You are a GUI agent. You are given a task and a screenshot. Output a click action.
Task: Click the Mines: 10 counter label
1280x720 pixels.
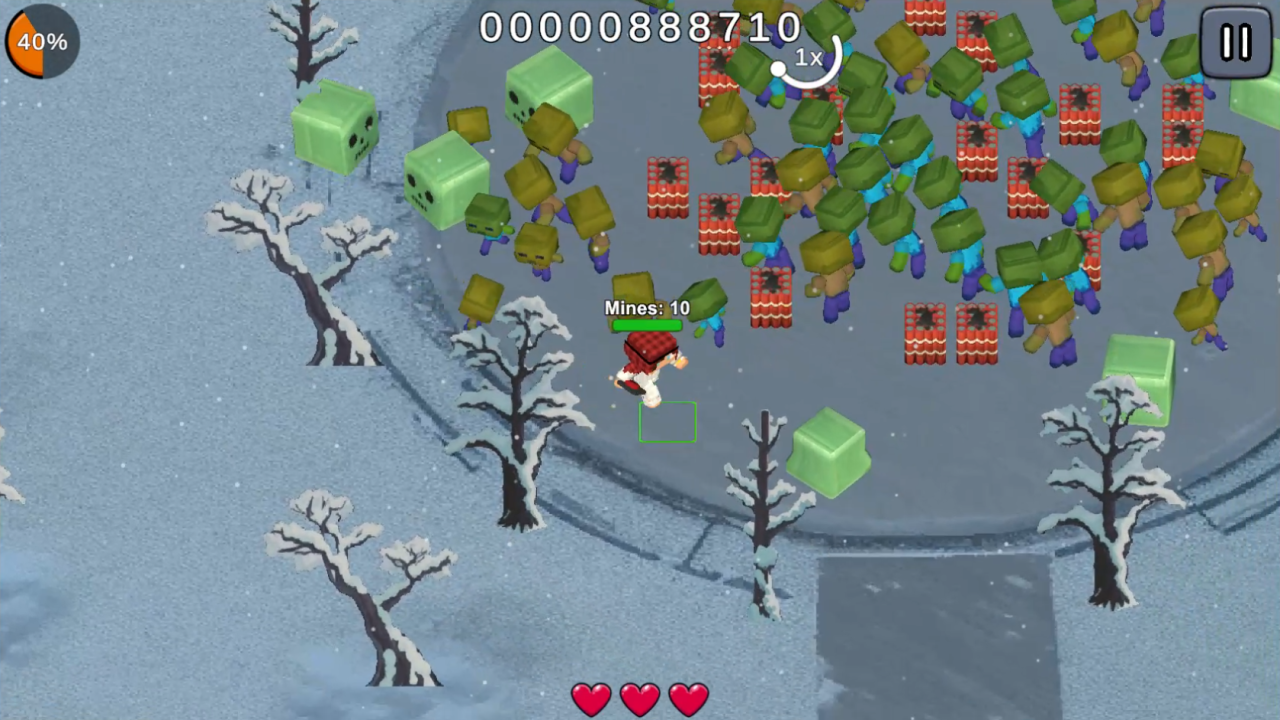click(x=646, y=308)
